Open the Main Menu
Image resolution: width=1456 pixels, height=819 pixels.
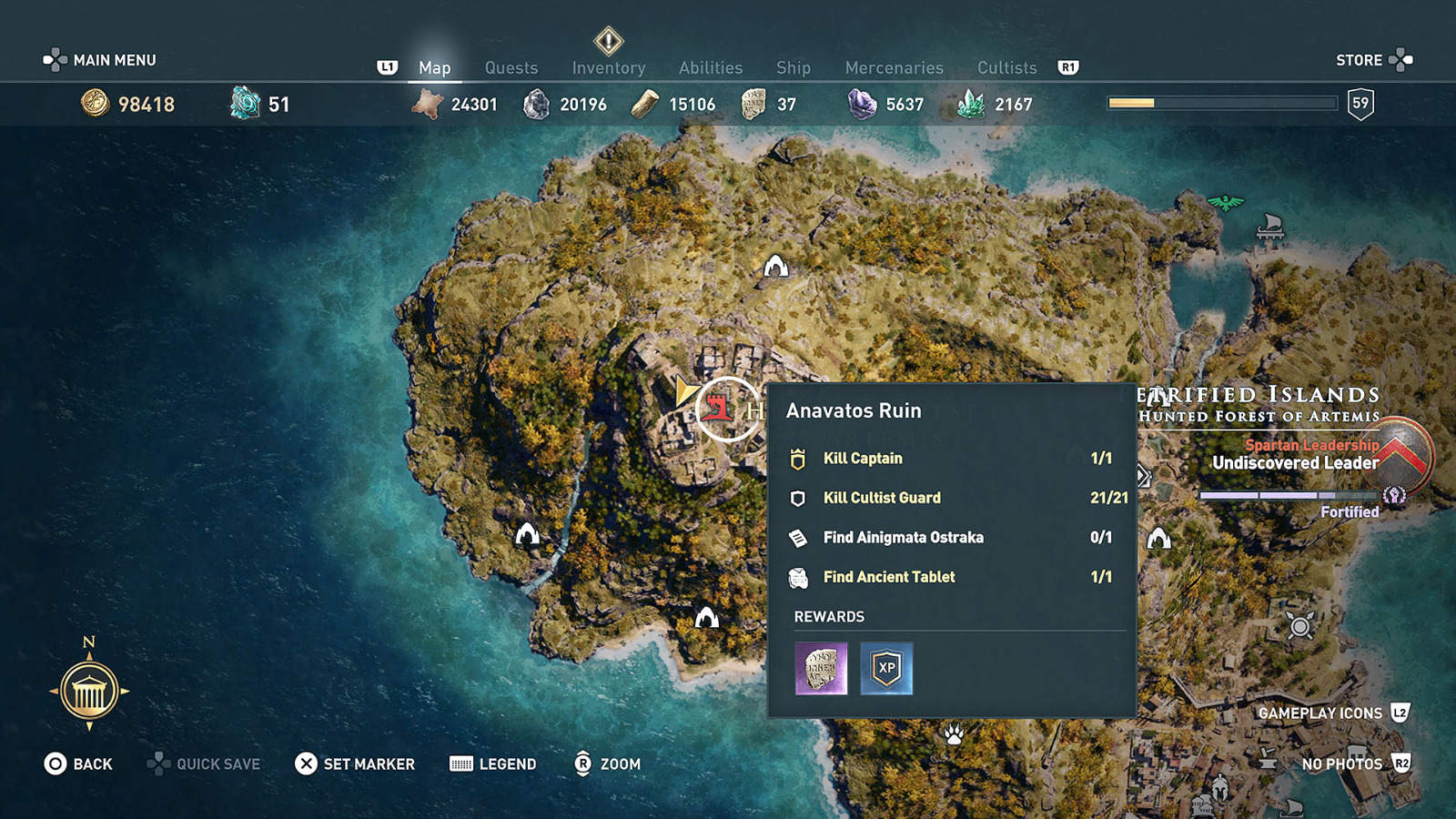(x=100, y=60)
